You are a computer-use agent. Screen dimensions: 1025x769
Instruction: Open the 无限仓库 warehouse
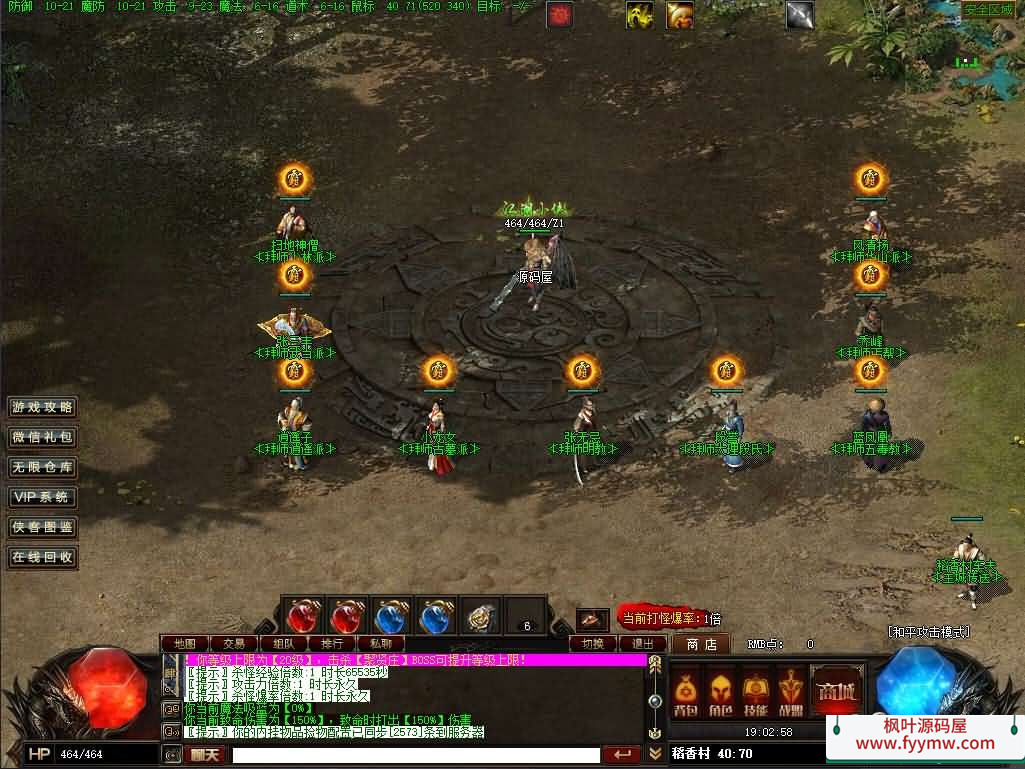[42, 467]
